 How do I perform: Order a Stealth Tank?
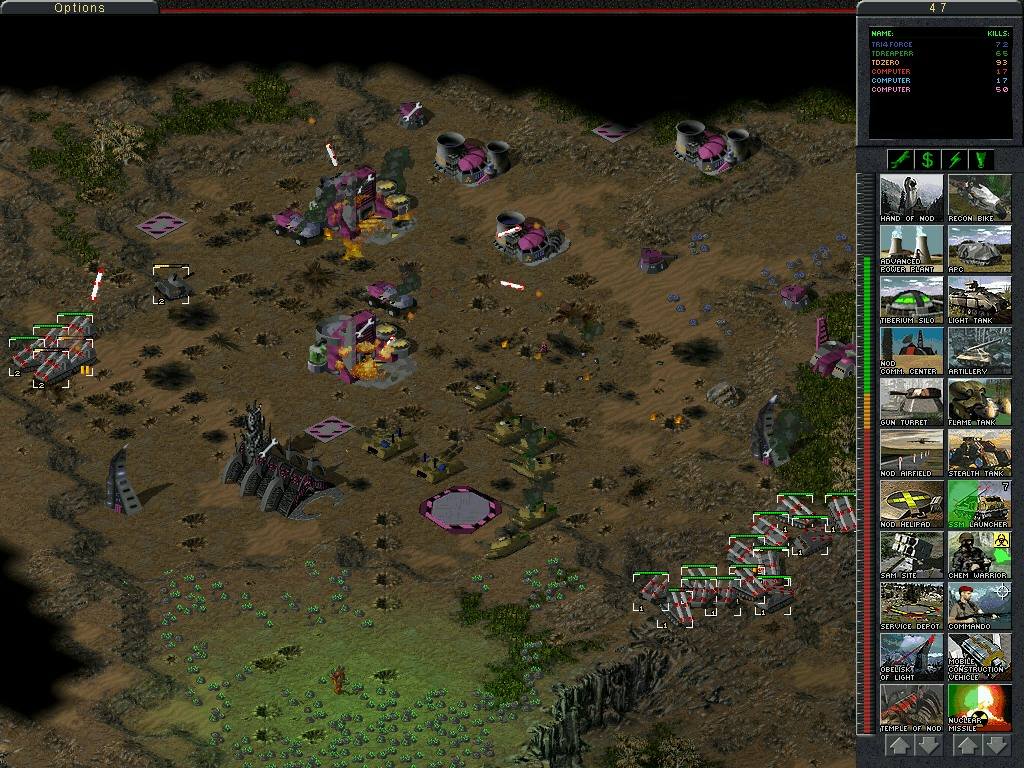[x=979, y=452]
